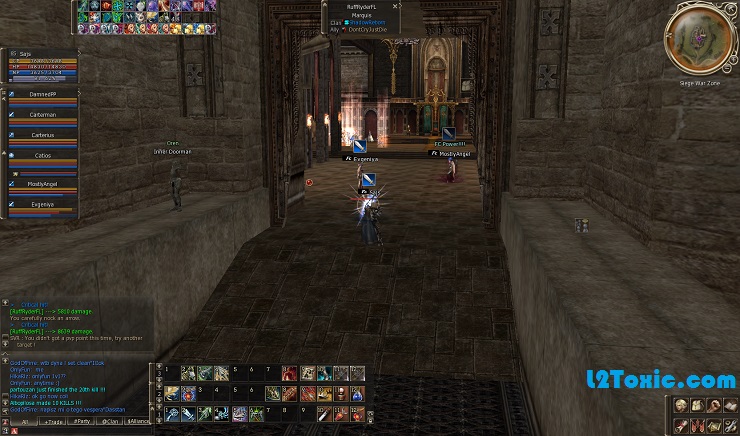Image resolution: width=740 pixels, height=436 pixels.
Task: Open system settings wrench icon
Action: click(729, 427)
